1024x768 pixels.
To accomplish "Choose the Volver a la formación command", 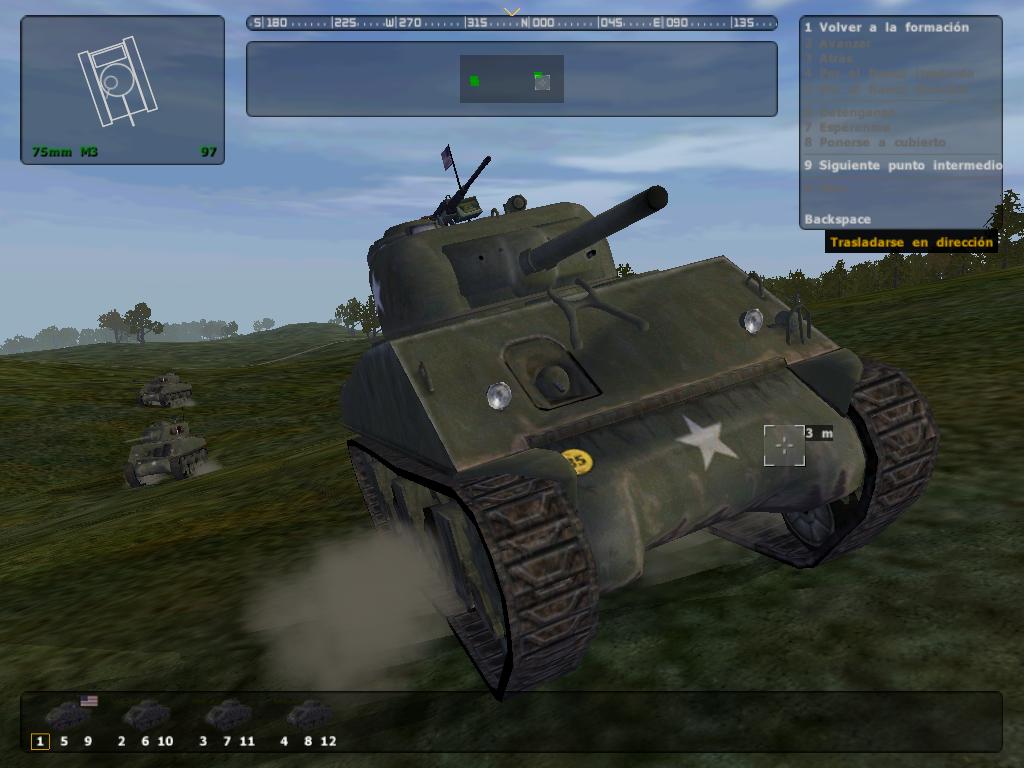I will tap(886, 28).
